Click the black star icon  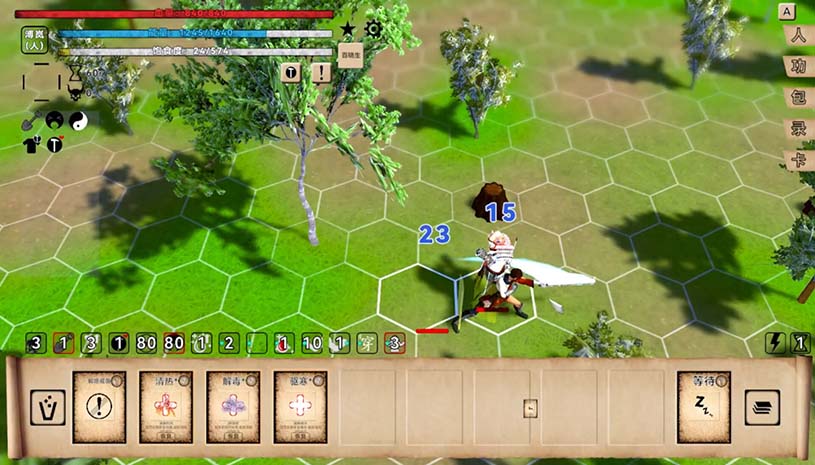[347, 29]
